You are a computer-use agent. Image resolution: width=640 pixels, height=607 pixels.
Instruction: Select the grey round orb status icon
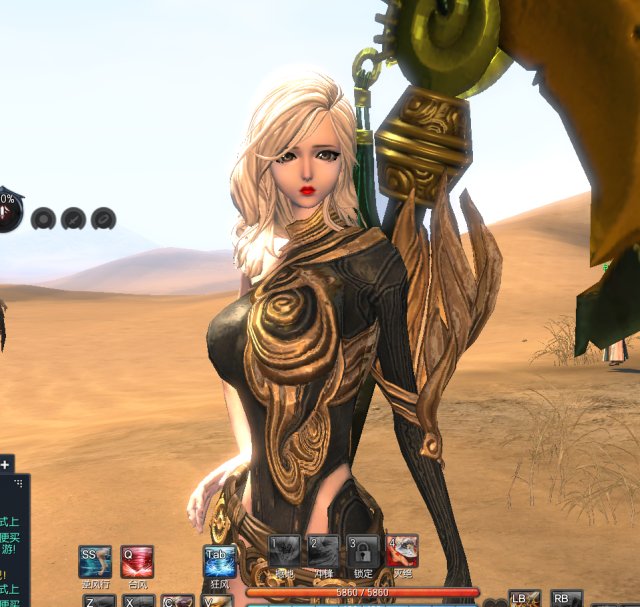43,217
